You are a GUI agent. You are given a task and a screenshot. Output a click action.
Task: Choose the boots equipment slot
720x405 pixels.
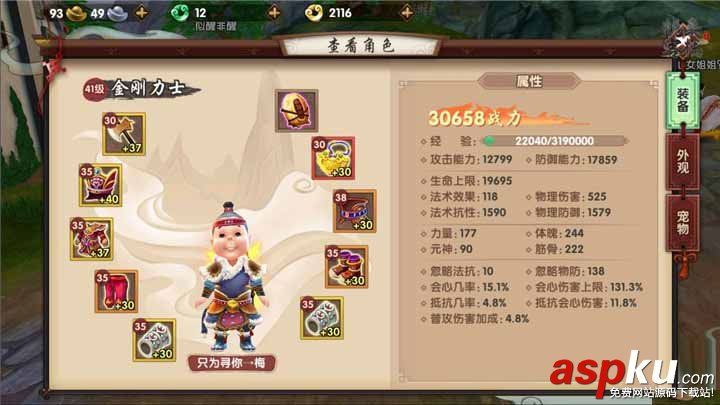tap(346, 267)
